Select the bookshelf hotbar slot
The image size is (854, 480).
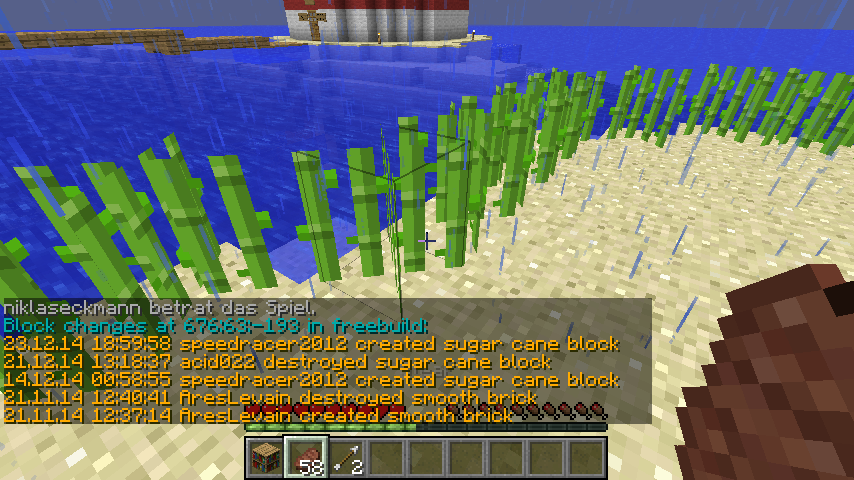265,457
